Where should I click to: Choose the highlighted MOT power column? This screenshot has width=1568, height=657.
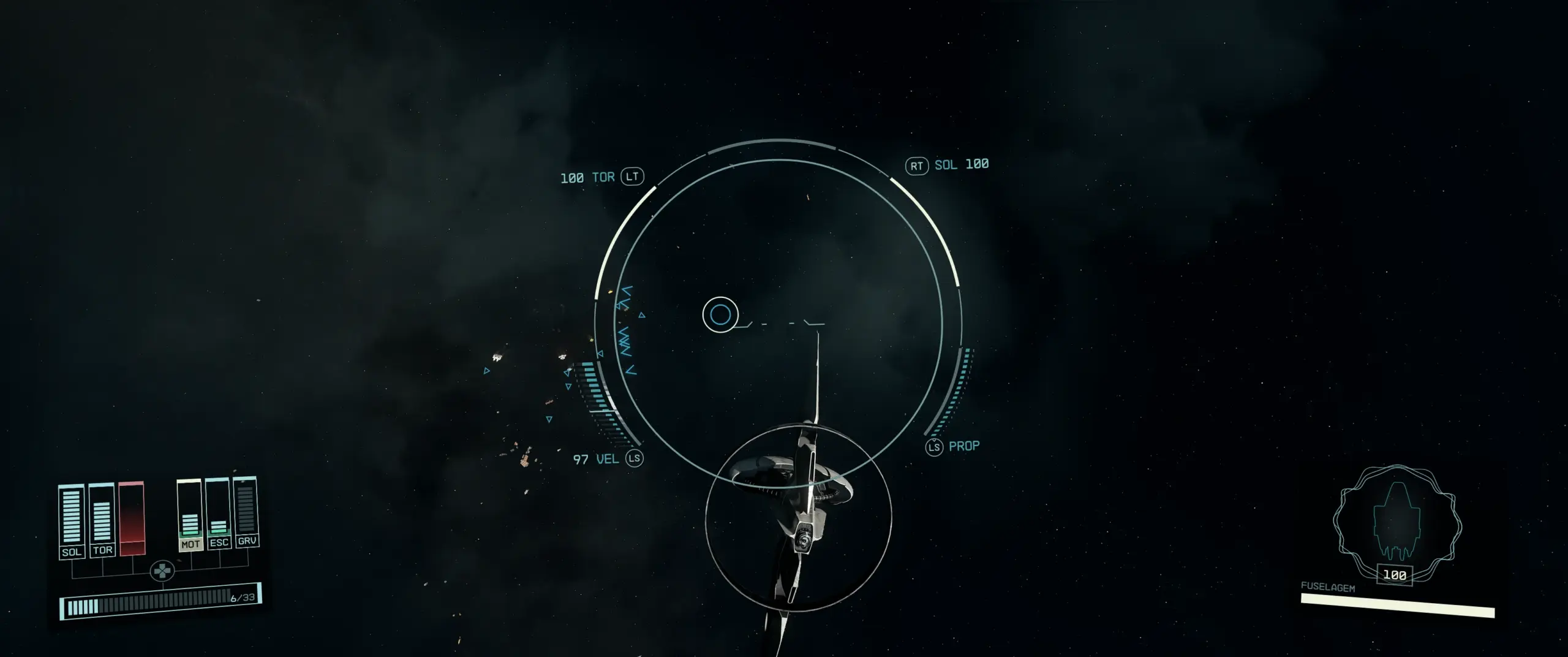(x=190, y=515)
